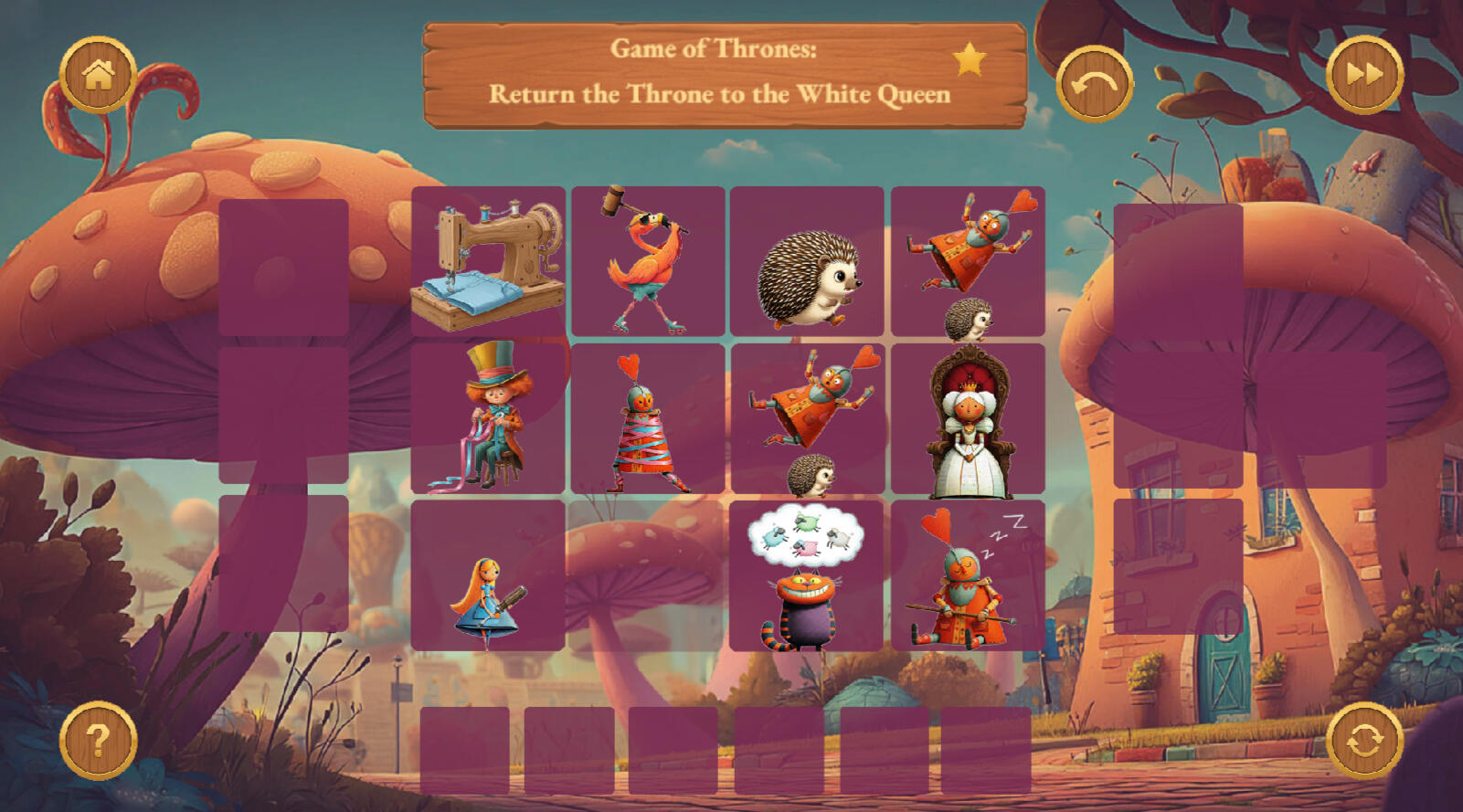The height and width of the screenshot is (812, 1463).
Task: Go to the home menu
Action: 98,75
